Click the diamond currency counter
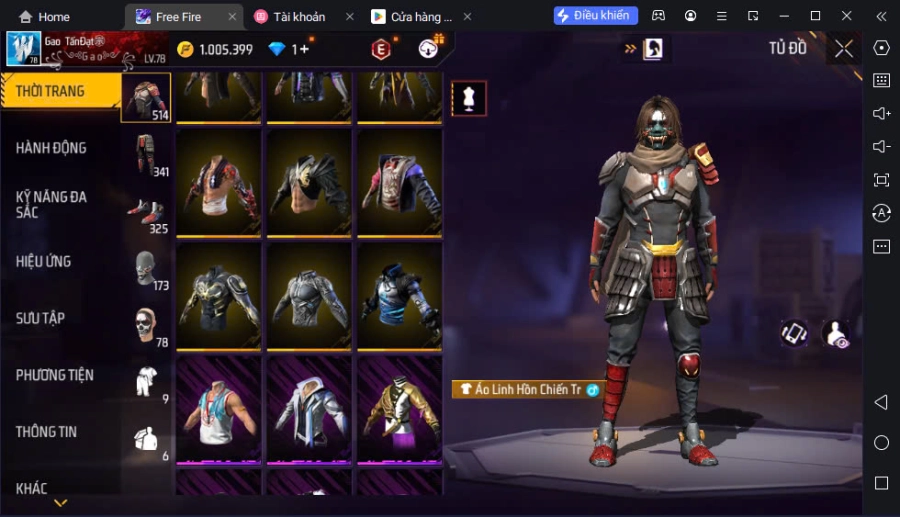This screenshot has height=517, width=900. (x=287, y=49)
